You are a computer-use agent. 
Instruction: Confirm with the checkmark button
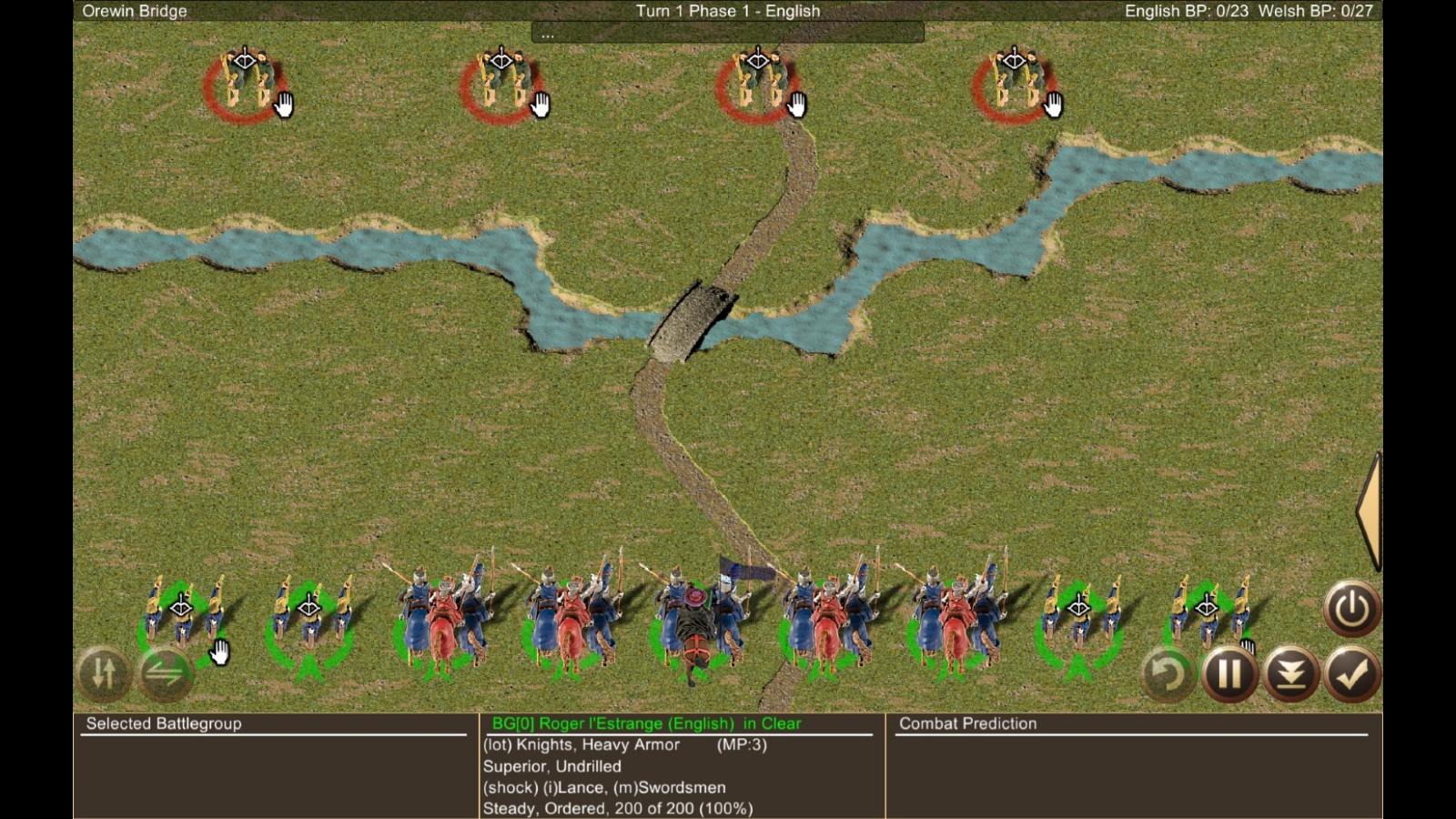pyautogui.click(x=1352, y=674)
